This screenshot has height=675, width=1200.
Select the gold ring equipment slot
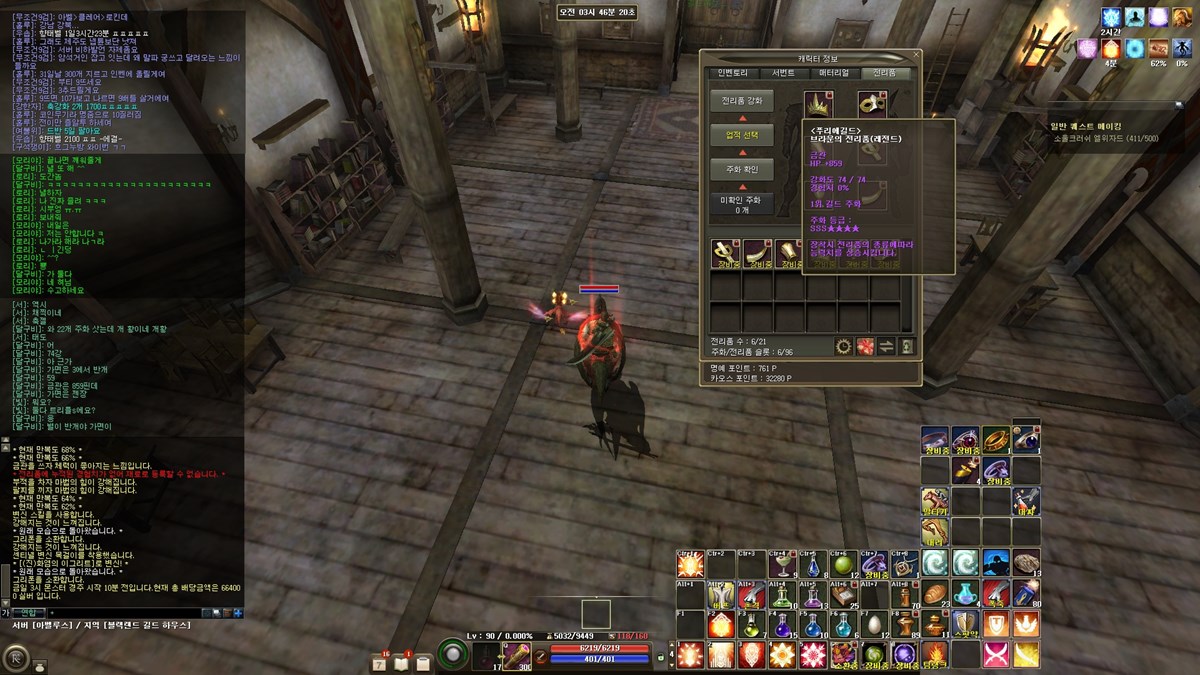pos(995,439)
